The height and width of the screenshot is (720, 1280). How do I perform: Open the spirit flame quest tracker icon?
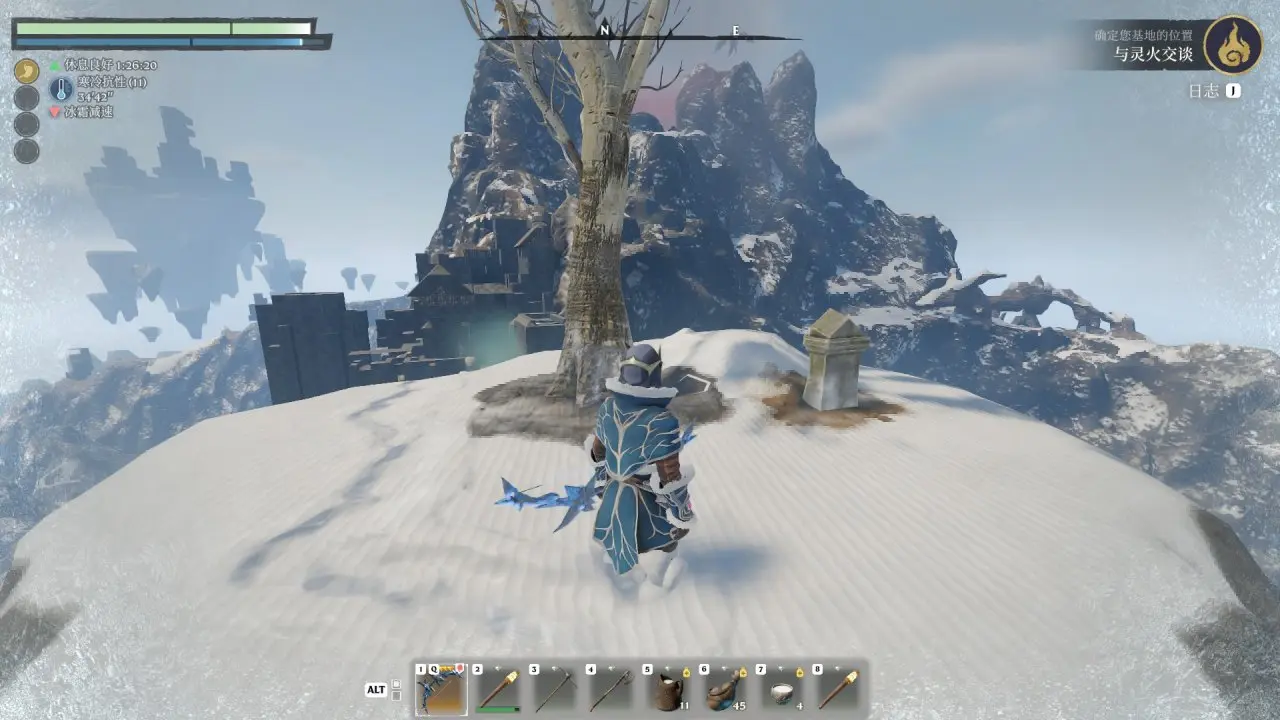(1232, 45)
